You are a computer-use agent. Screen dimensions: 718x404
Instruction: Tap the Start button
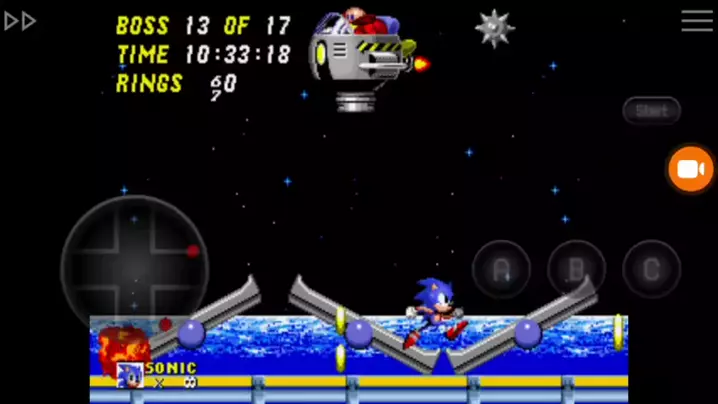coord(651,110)
